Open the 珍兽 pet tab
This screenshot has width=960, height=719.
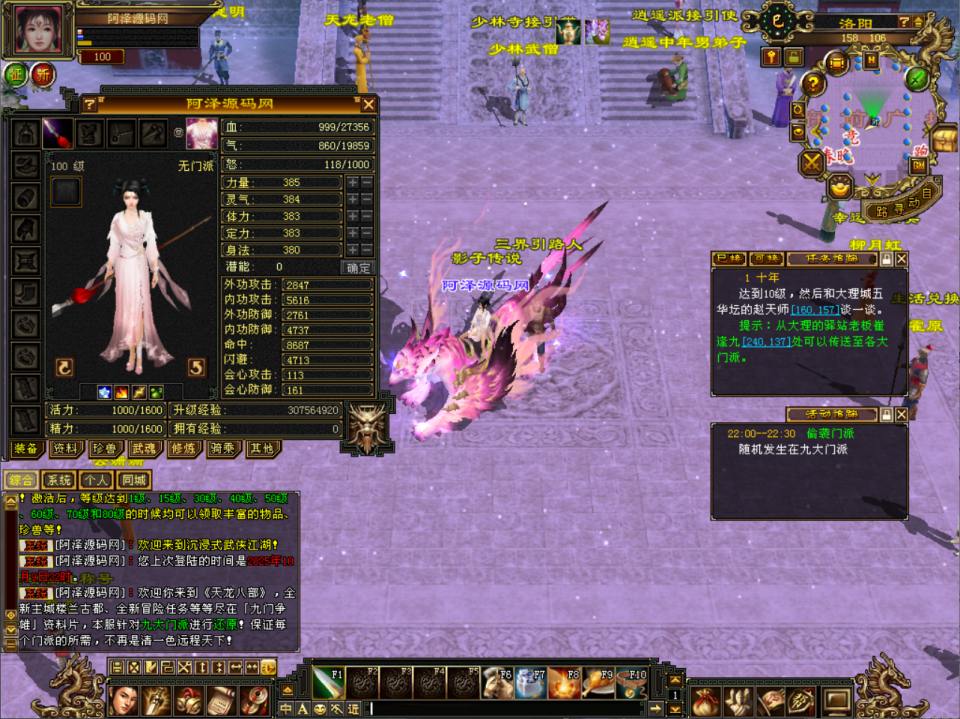coord(104,450)
